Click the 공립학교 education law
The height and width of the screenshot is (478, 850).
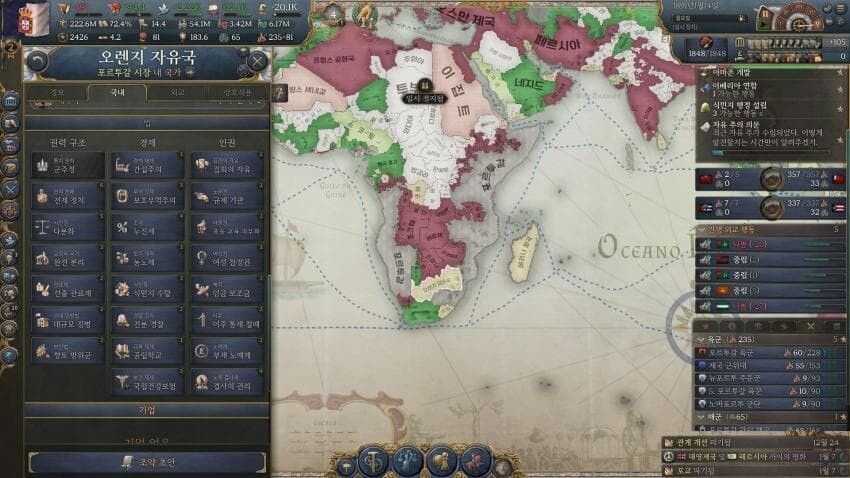[147, 351]
